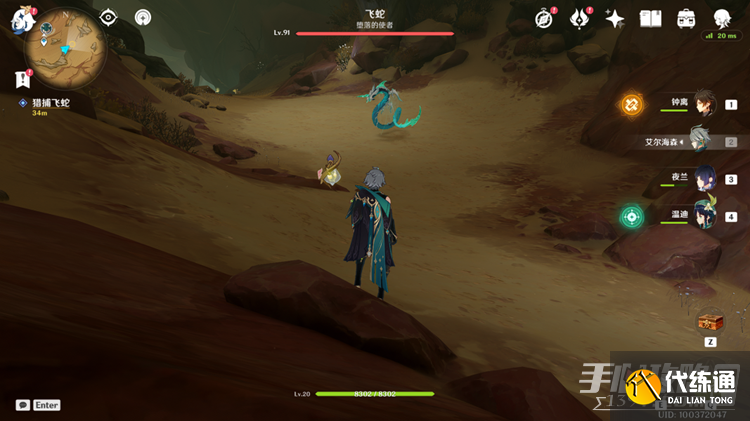
Task: Open the quest list flag icon
Action: pos(22,79)
